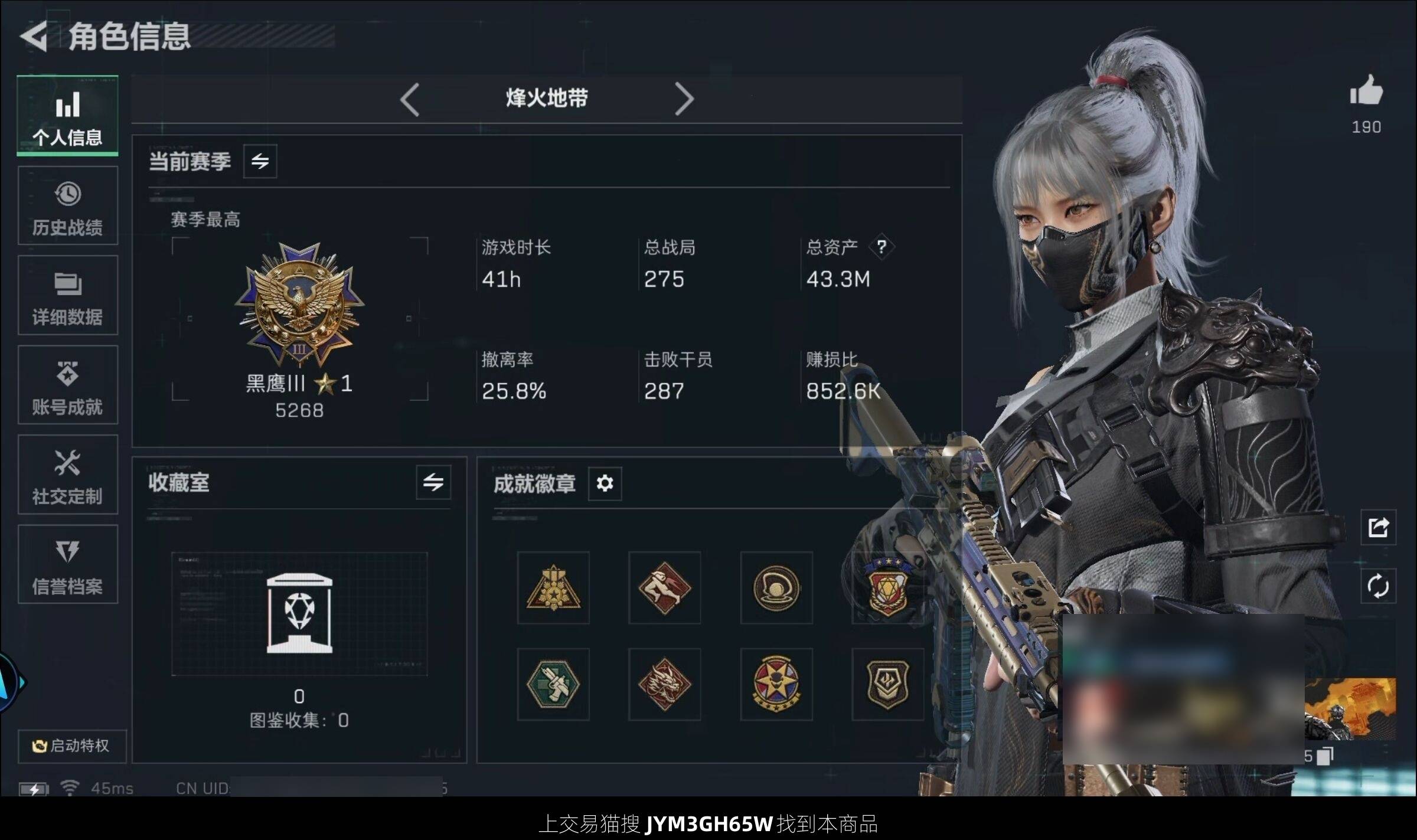1417x840 pixels.
Task: Click the rotate refresh character button
Action: tap(1378, 586)
